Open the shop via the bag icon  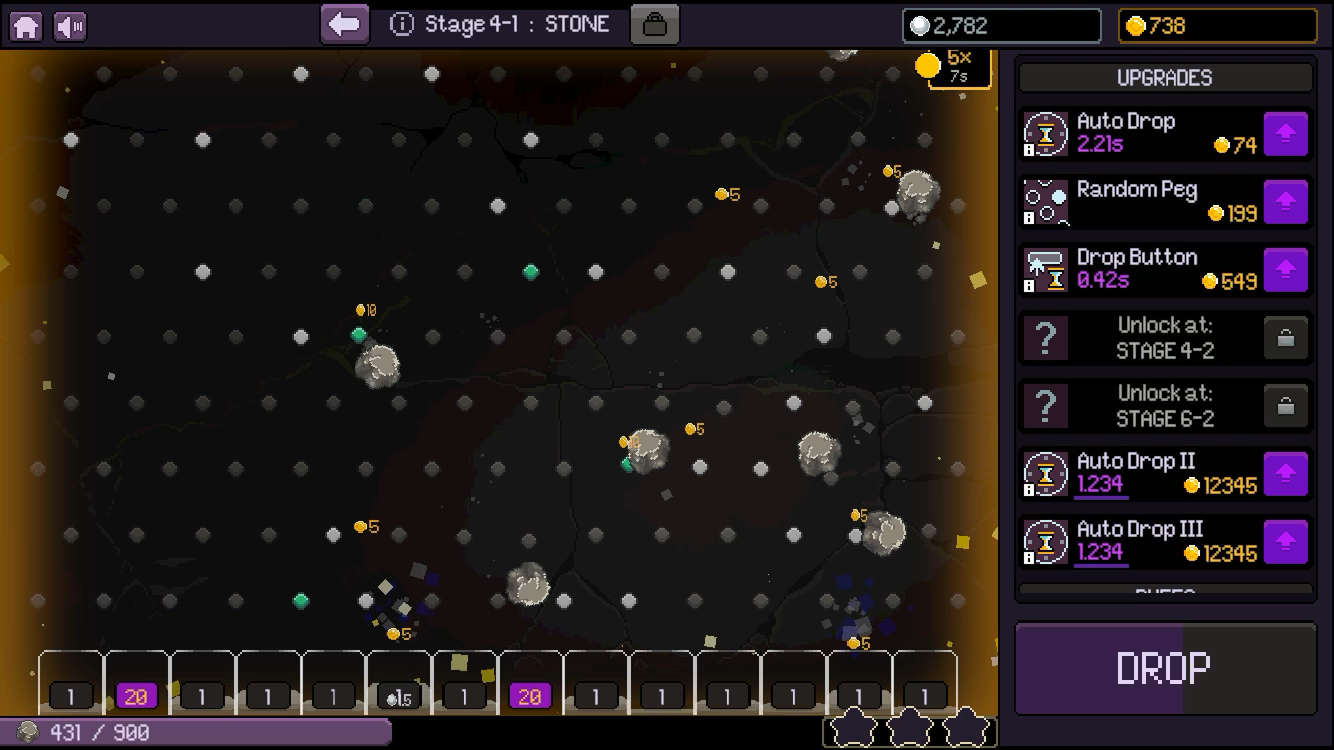pos(656,23)
